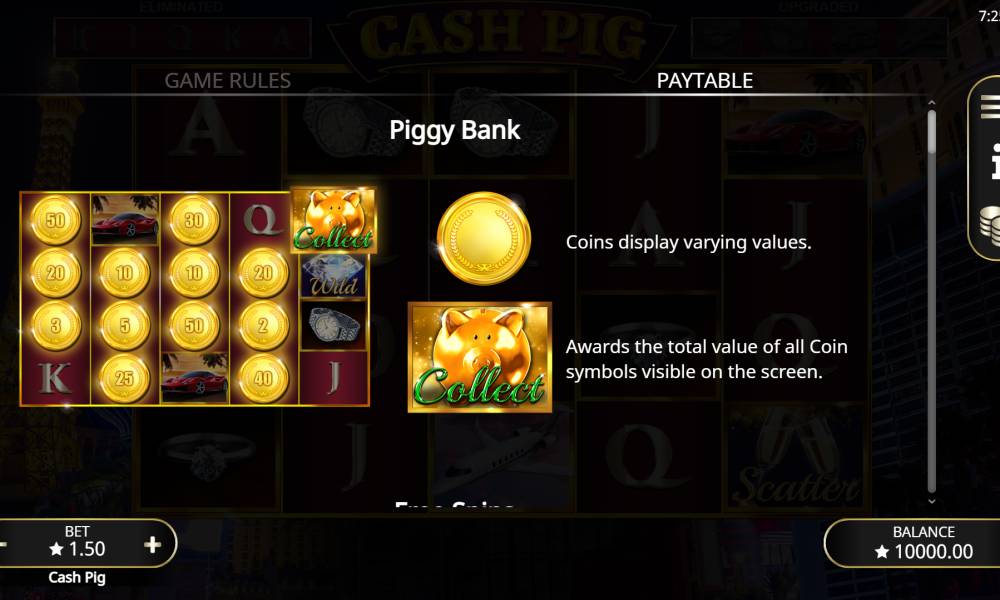
Task: Click the paytable scrollbar's up arrow
Action: point(932,102)
